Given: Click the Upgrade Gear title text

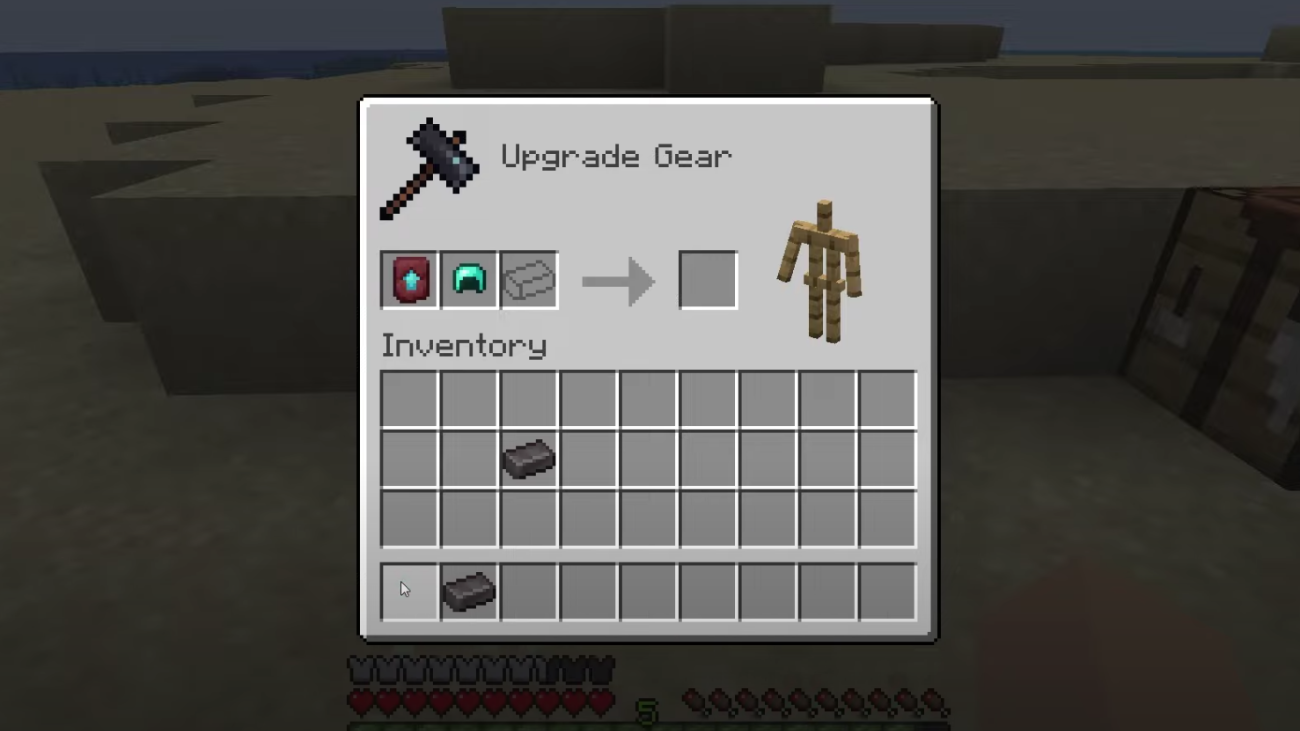Looking at the screenshot, I should [616, 156].
